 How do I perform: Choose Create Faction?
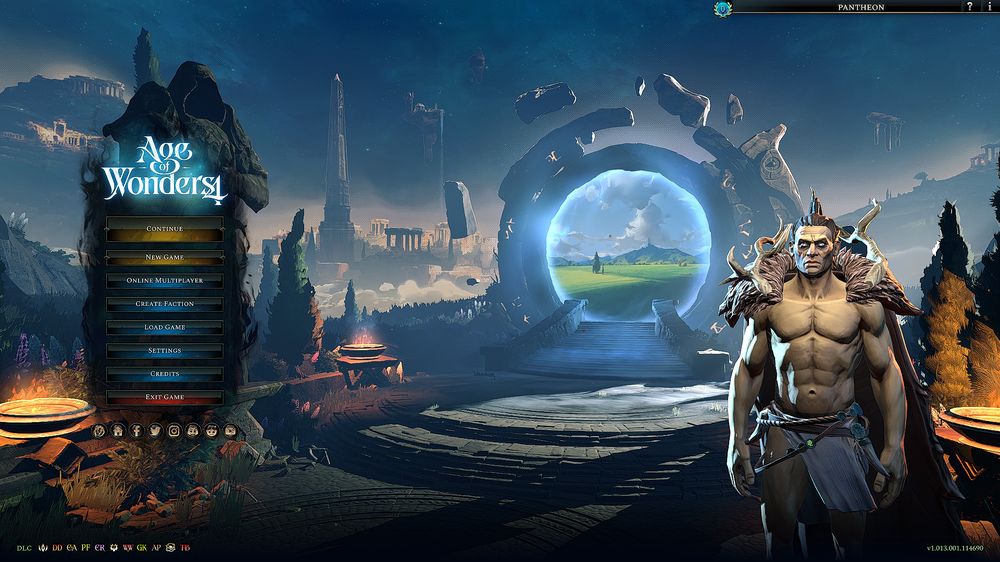(165, 304)
